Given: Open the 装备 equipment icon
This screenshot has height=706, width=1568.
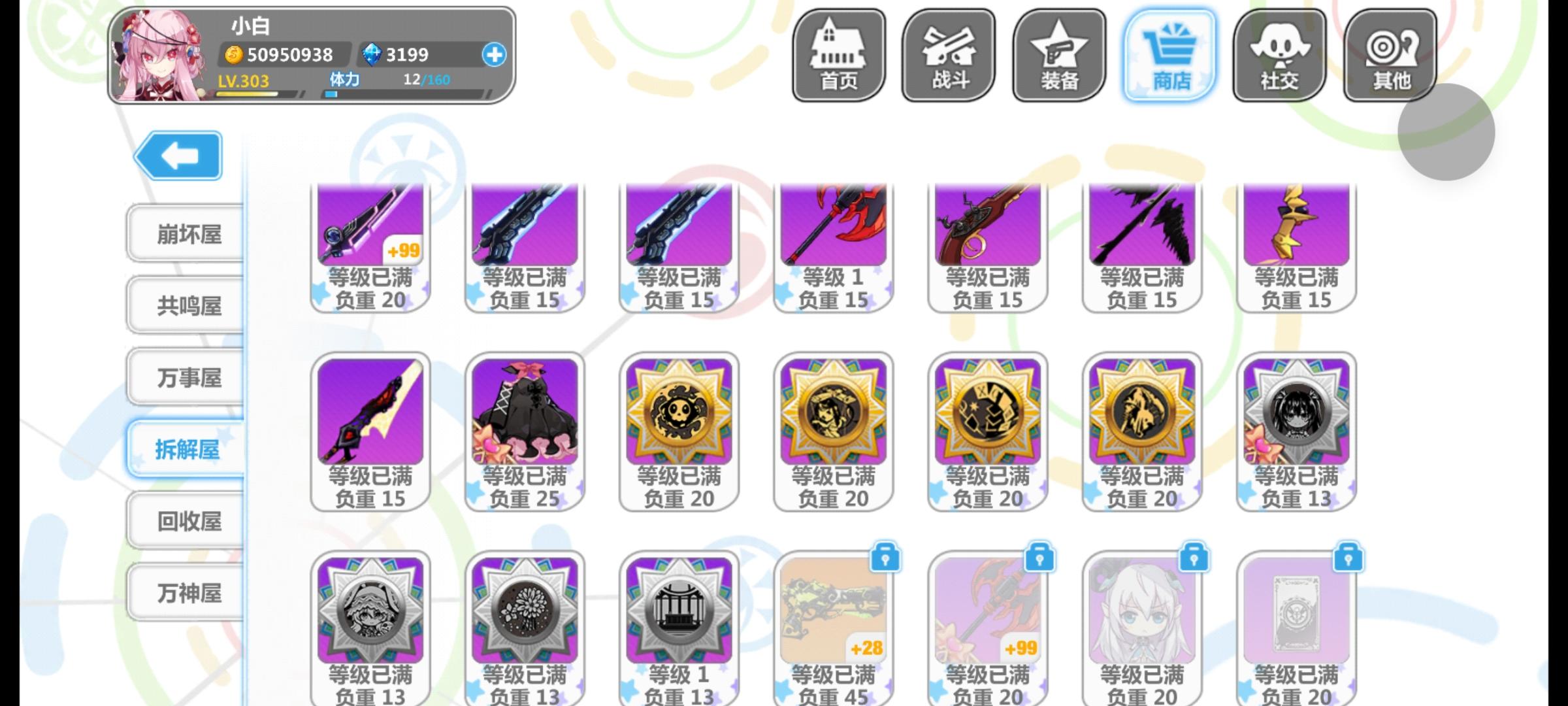Looking at the screenshot, I should [x=1058, y=52].
